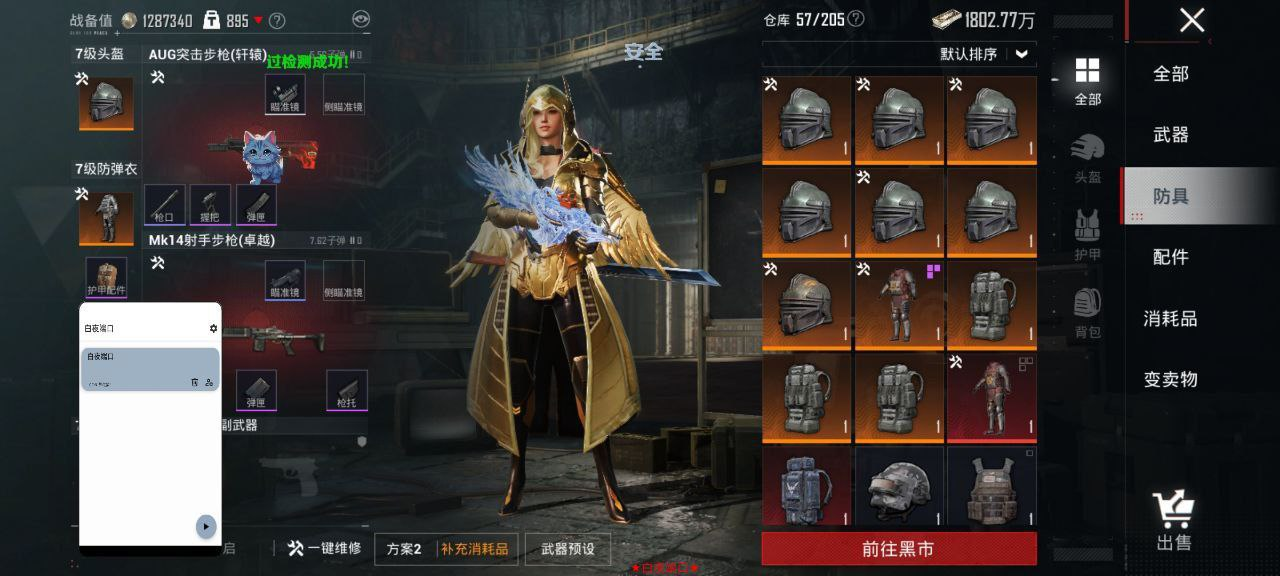The width and height of the screenshot is (1280, 576).
Task: Open the 出售 sell cart
Action: (x=1173, y=520)
